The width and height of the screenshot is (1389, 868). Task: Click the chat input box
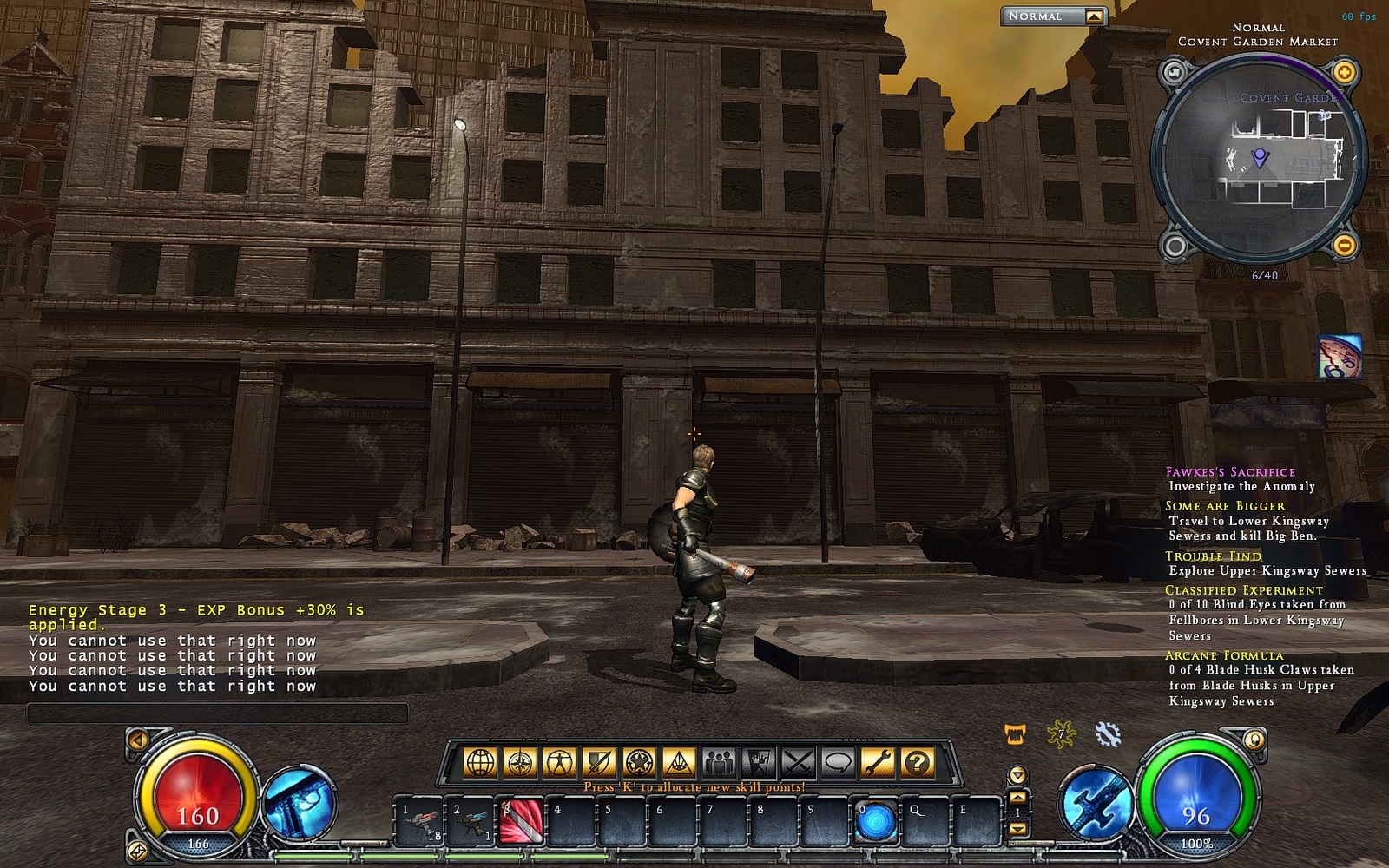[217, 713]
